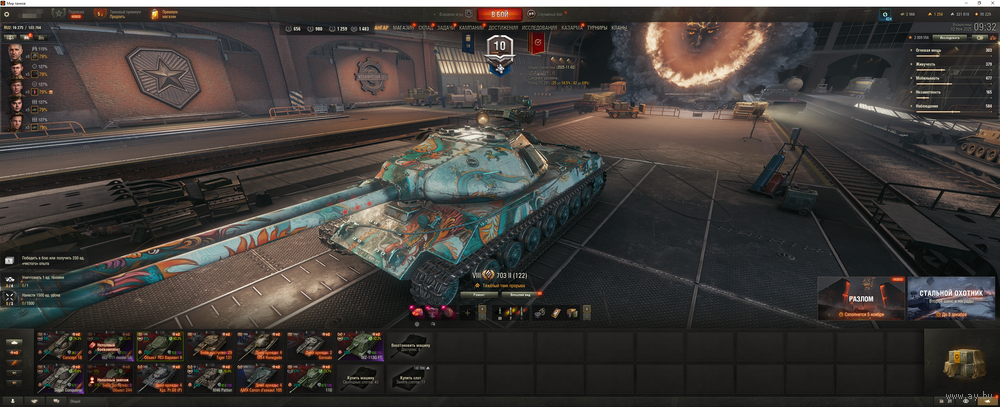The height and width of the screenshot is (407, 1000).
Task: Open the Разлом event banner
Action: click(x=860, y=298)
